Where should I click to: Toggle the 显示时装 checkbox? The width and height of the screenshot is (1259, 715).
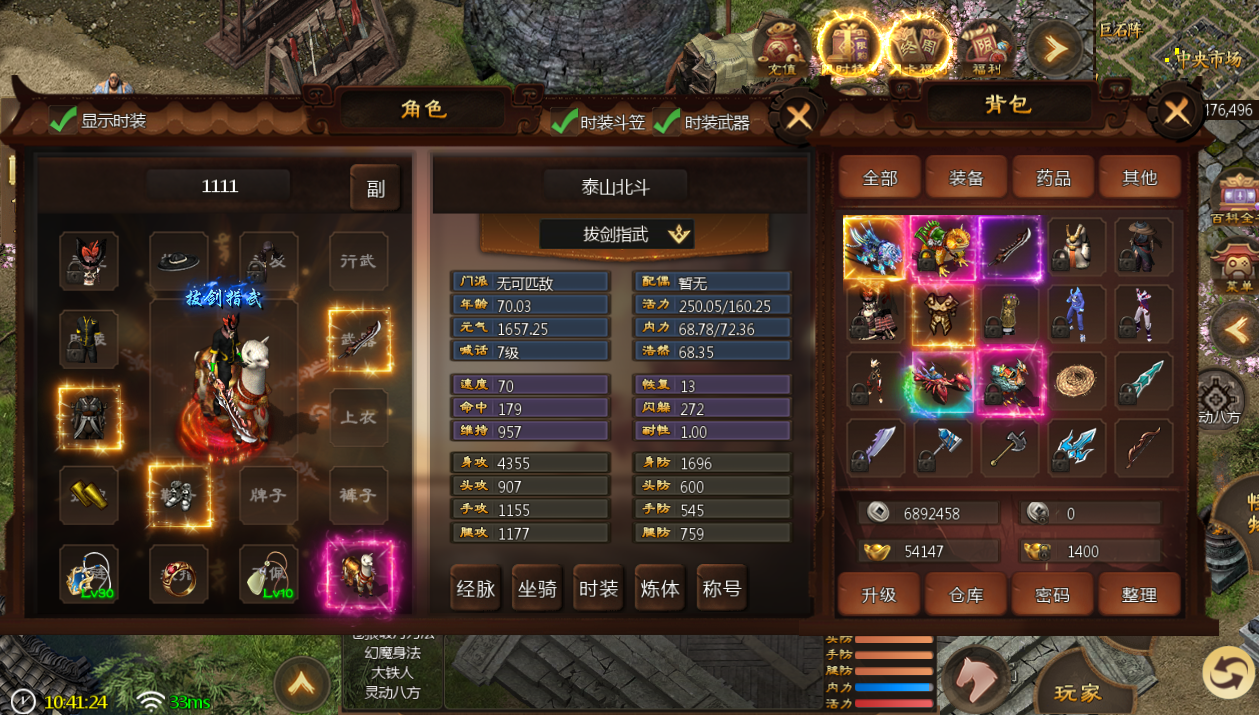(x=64, y=120)
